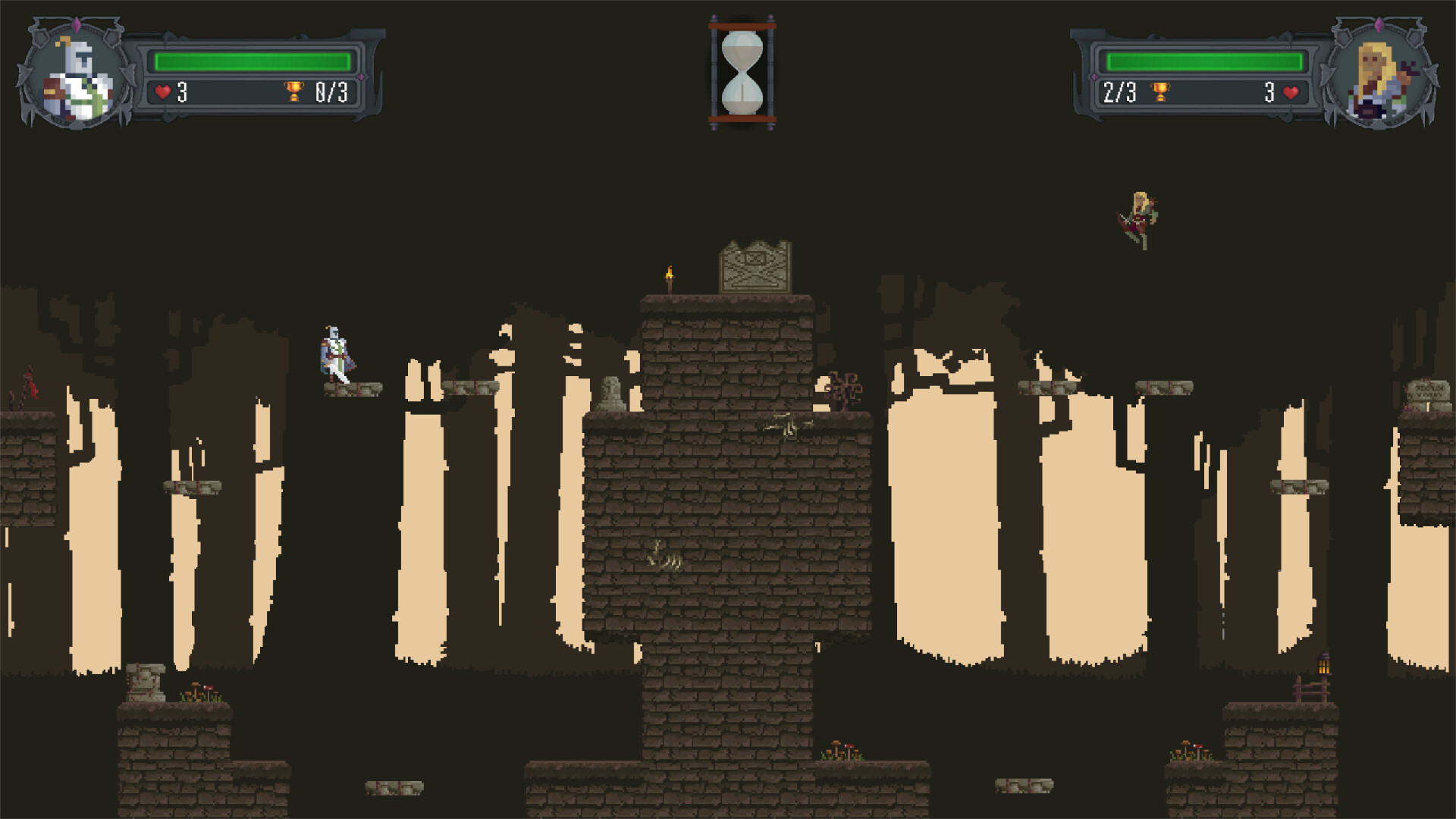Click the left player's heart icon
This screenshot has width=1456, height=819.
pyautogui.click(x=162, y=92)
